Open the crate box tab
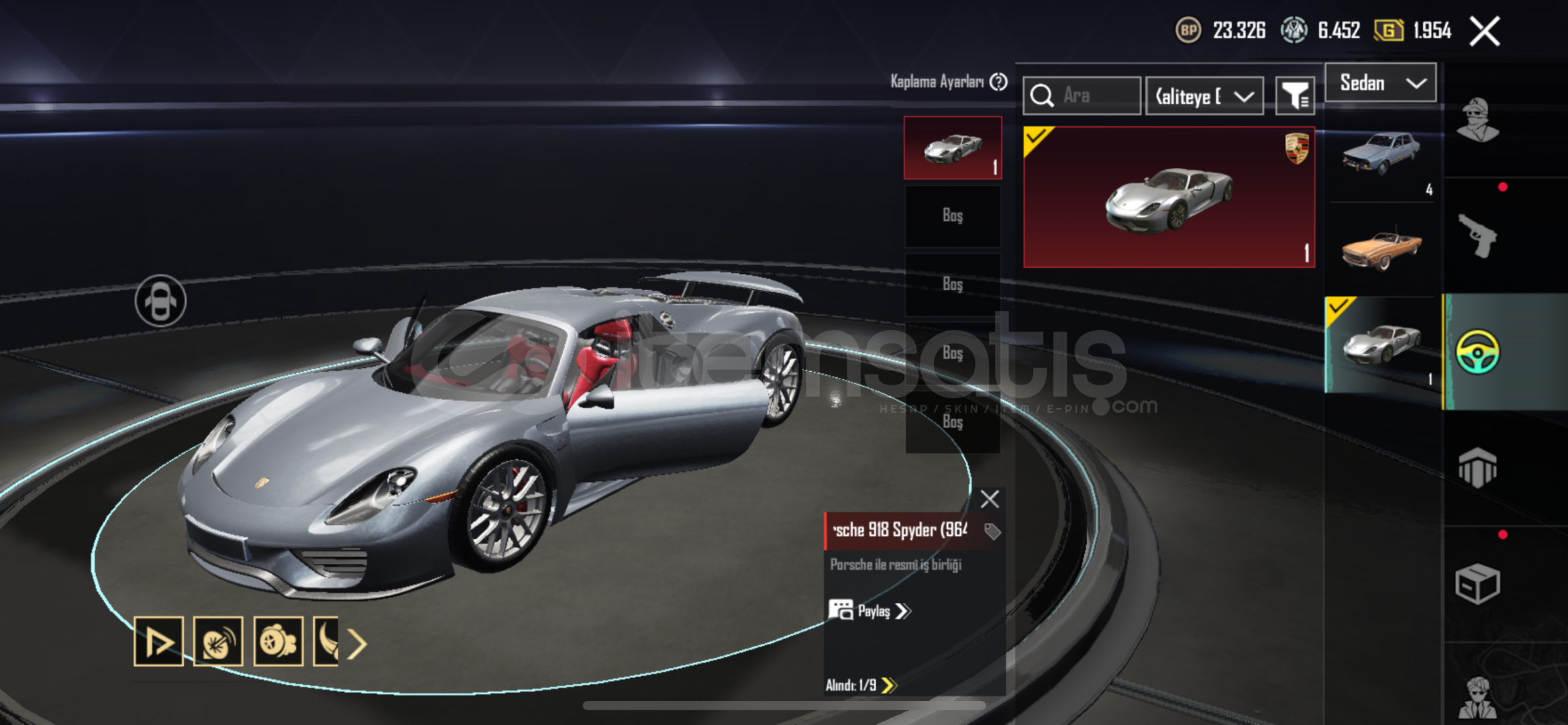Screen dimensions: 1568x725 coord(1477,584)
